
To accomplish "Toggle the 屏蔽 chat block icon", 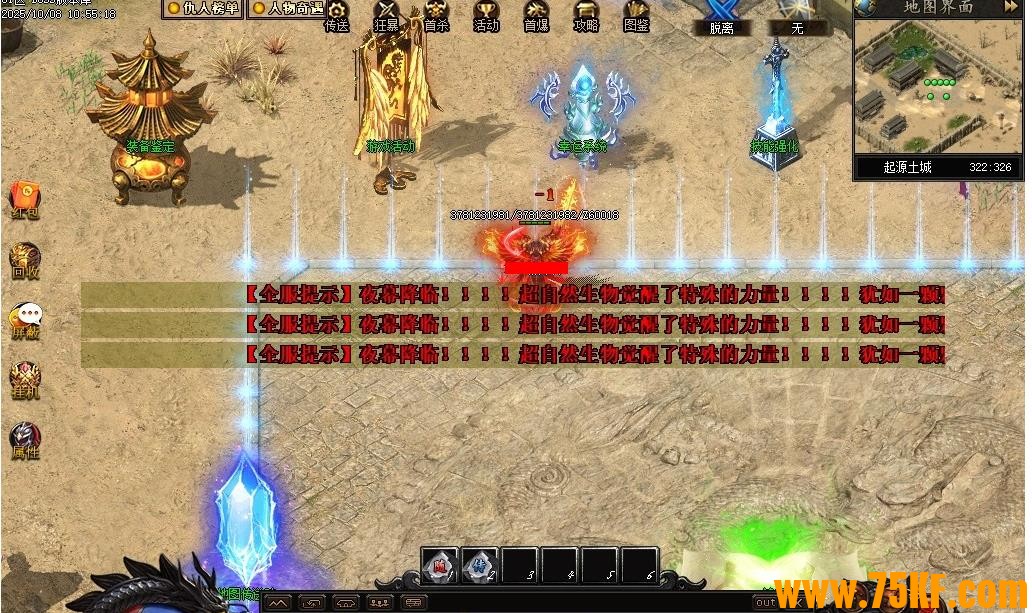I will (25, 320).
